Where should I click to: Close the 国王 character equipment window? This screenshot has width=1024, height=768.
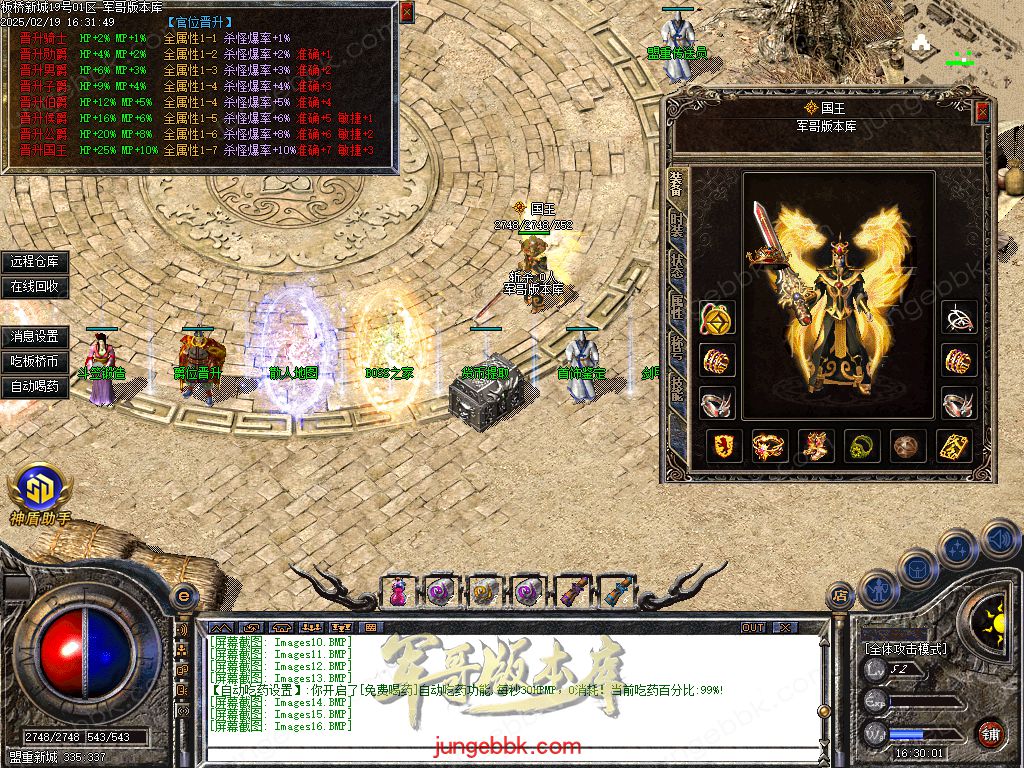click(x=982, y=111)
